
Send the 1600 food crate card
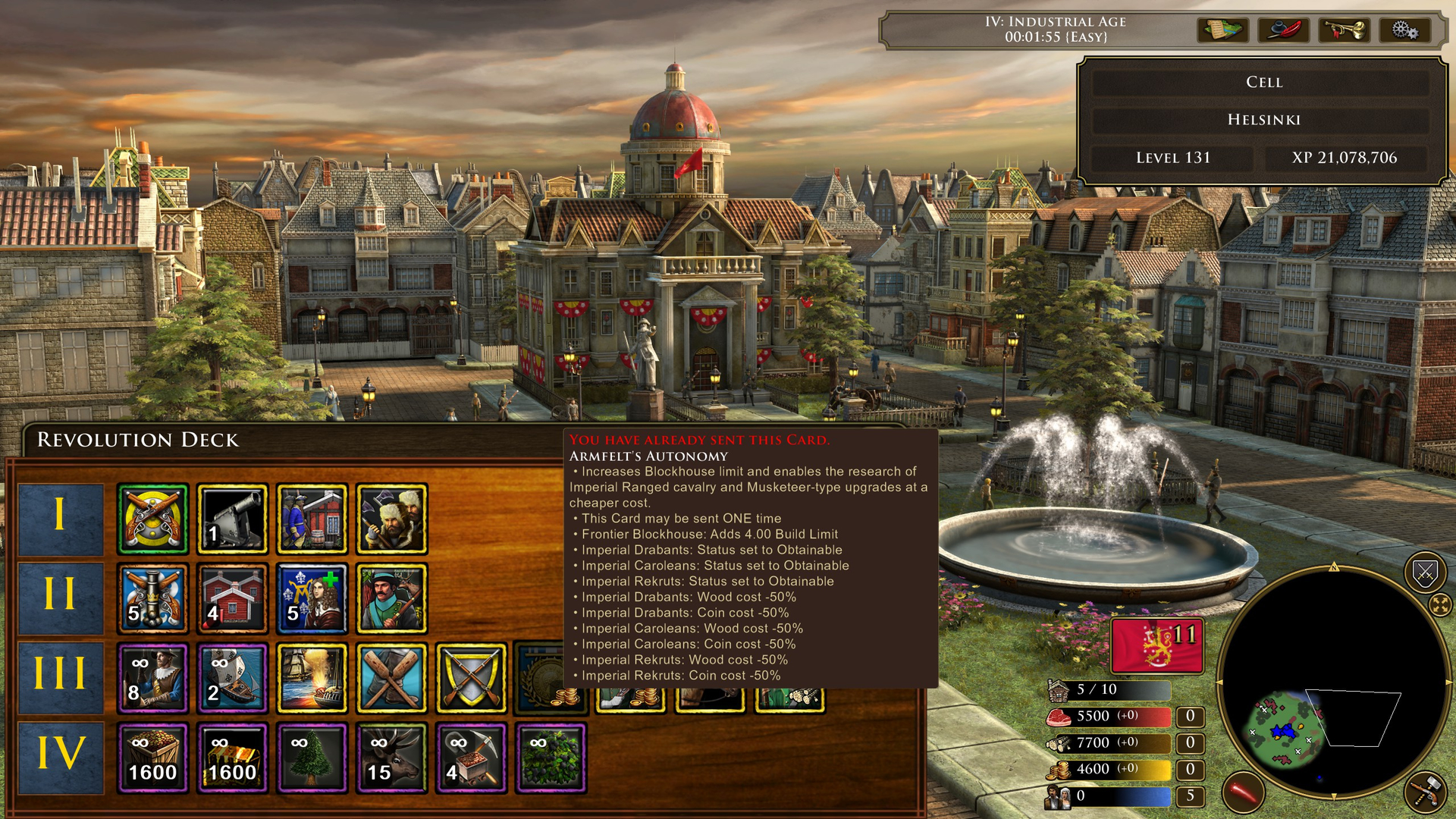point(152,758)
